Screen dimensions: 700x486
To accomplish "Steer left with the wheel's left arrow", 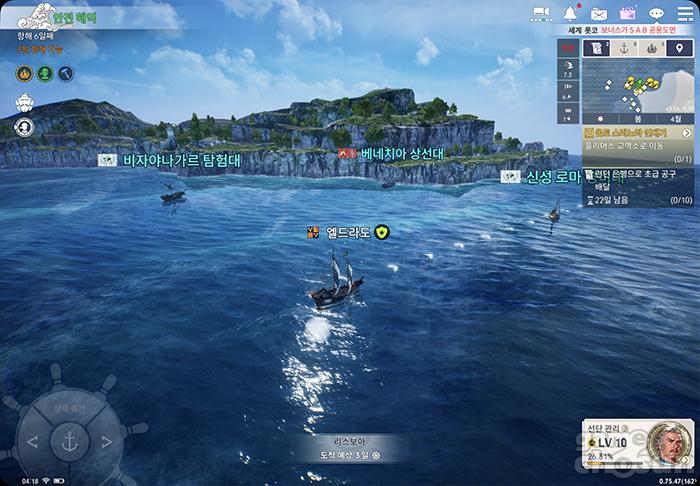I will (33, 441).
